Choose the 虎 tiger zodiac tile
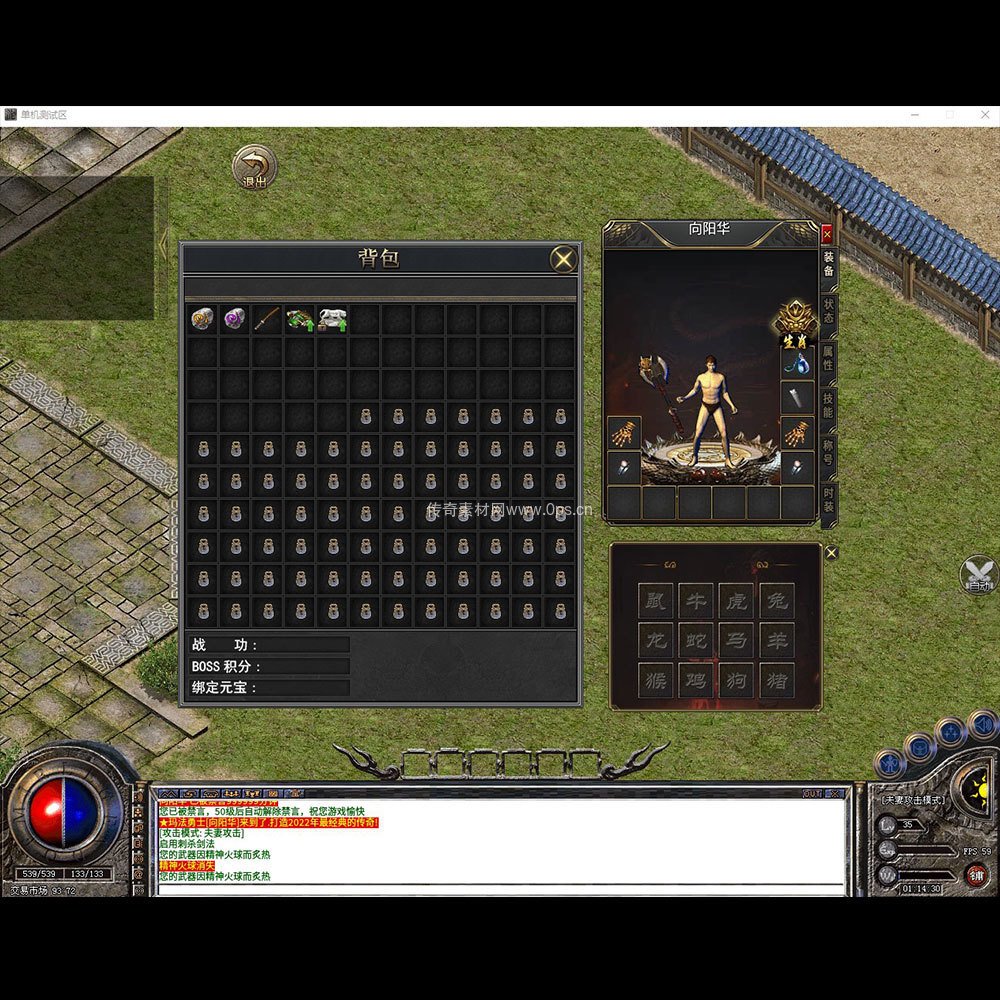The height and width of the screenshot is (1000, 1000). coord(736,600)
